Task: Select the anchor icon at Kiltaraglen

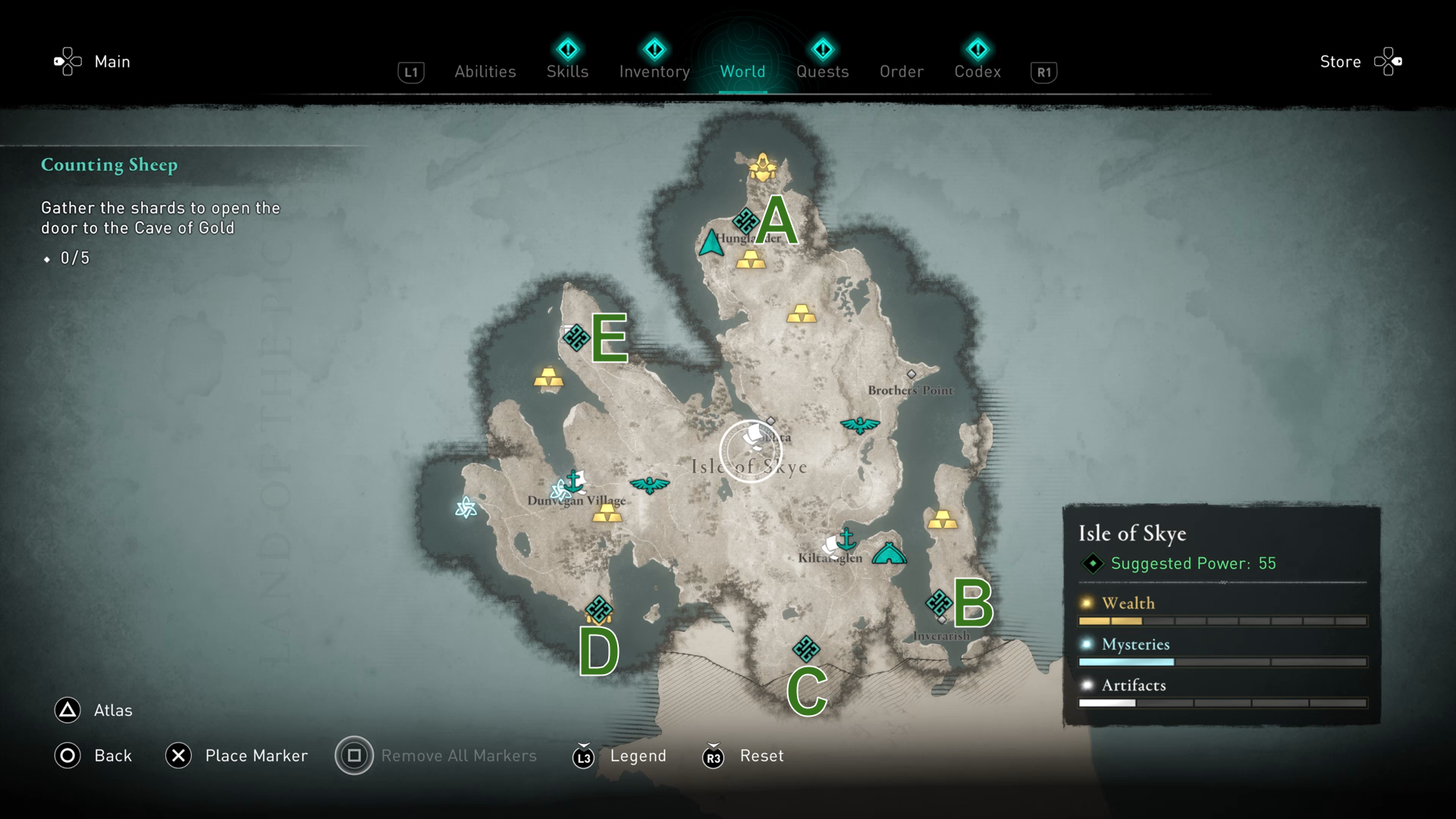Action: 845,540
